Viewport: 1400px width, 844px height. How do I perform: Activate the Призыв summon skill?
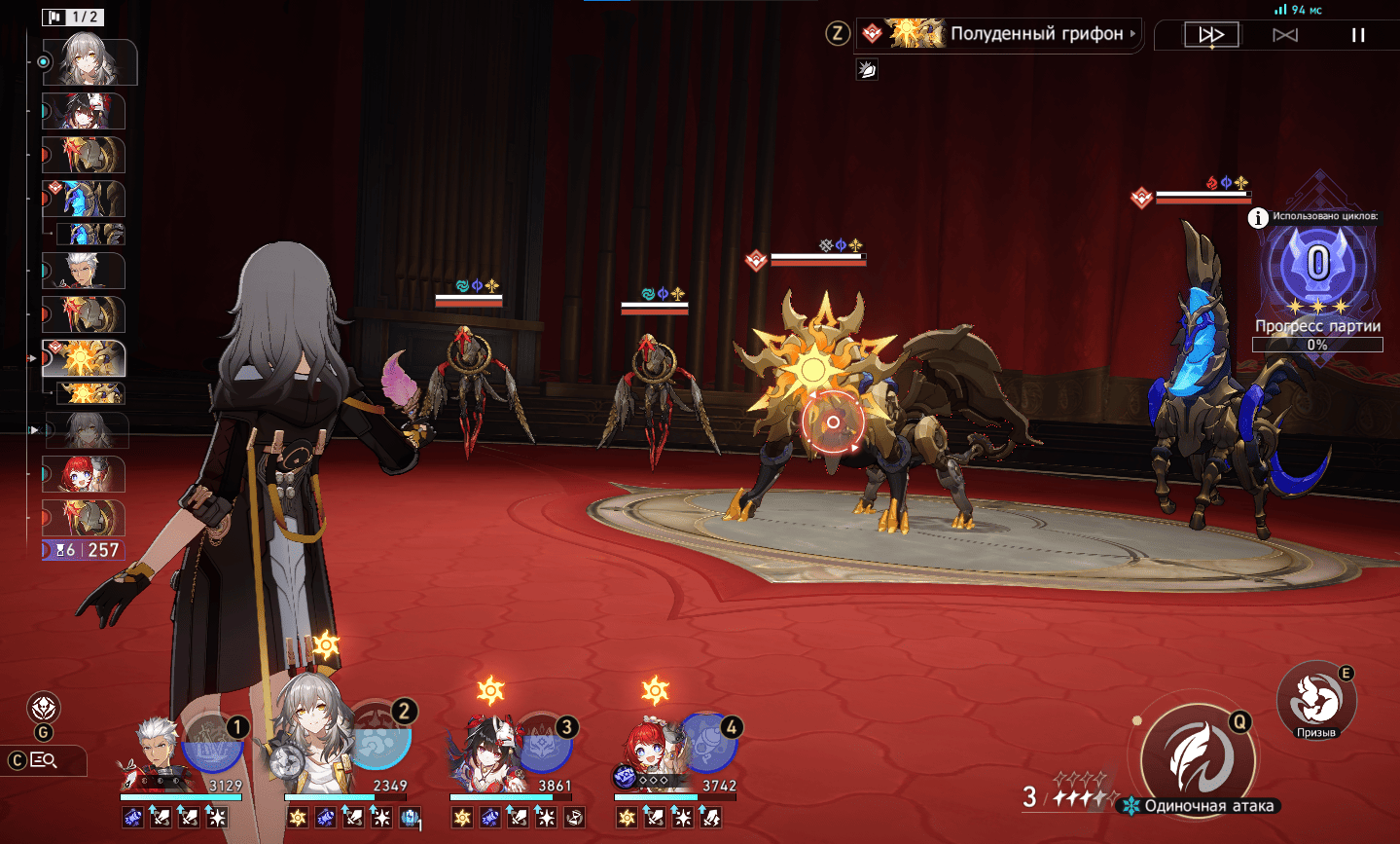(1315, 699)
